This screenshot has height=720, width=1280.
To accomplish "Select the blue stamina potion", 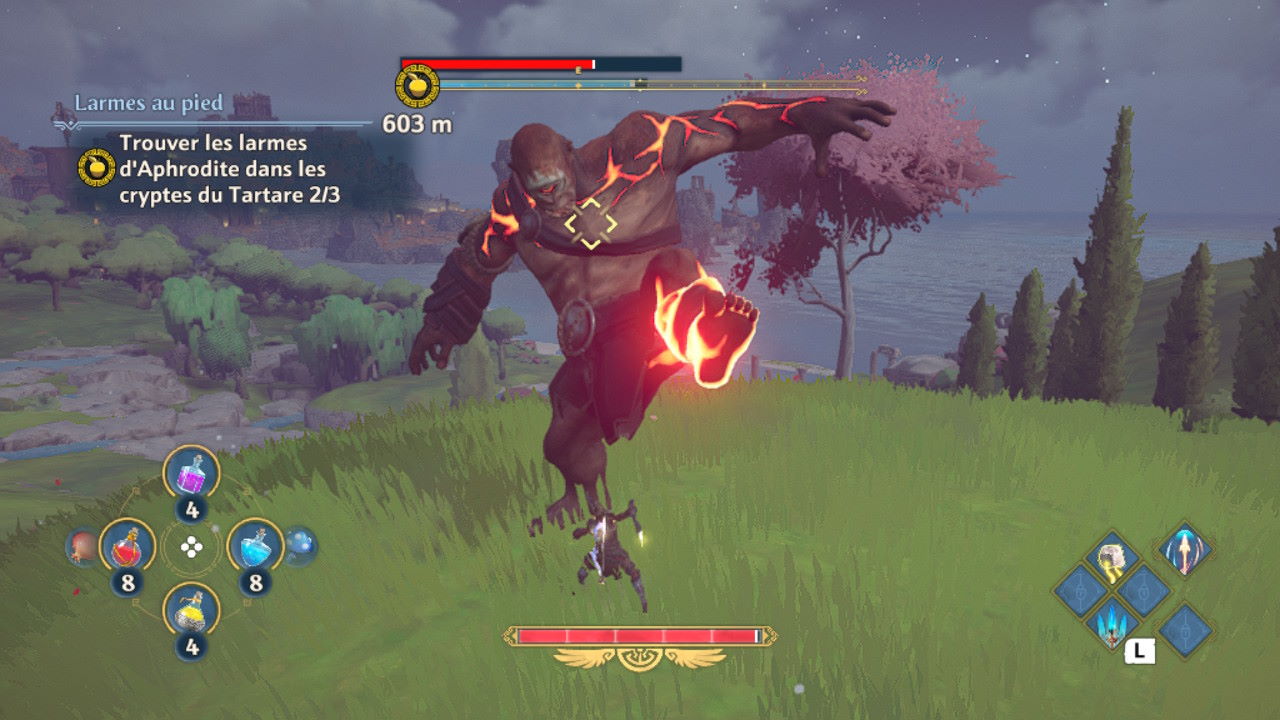I will (x=255, y=545).
